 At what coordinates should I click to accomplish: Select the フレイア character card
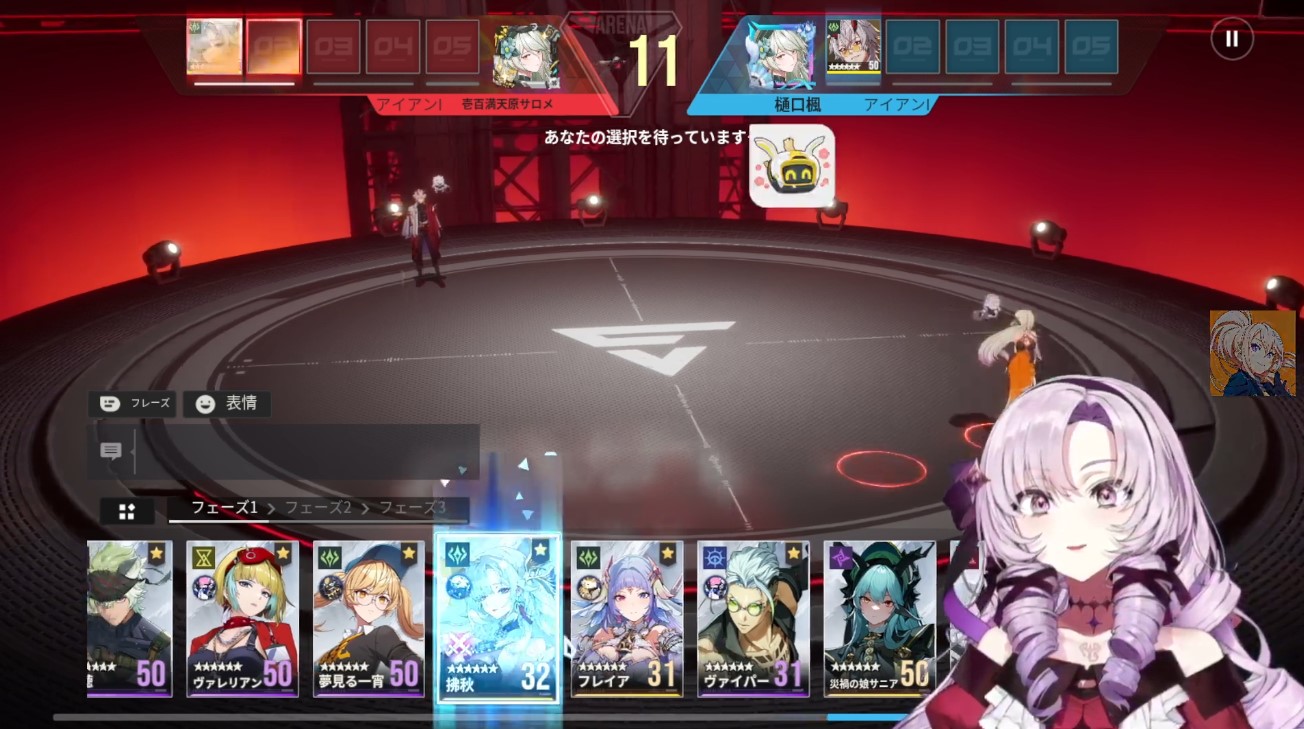(x=627, y=618)
